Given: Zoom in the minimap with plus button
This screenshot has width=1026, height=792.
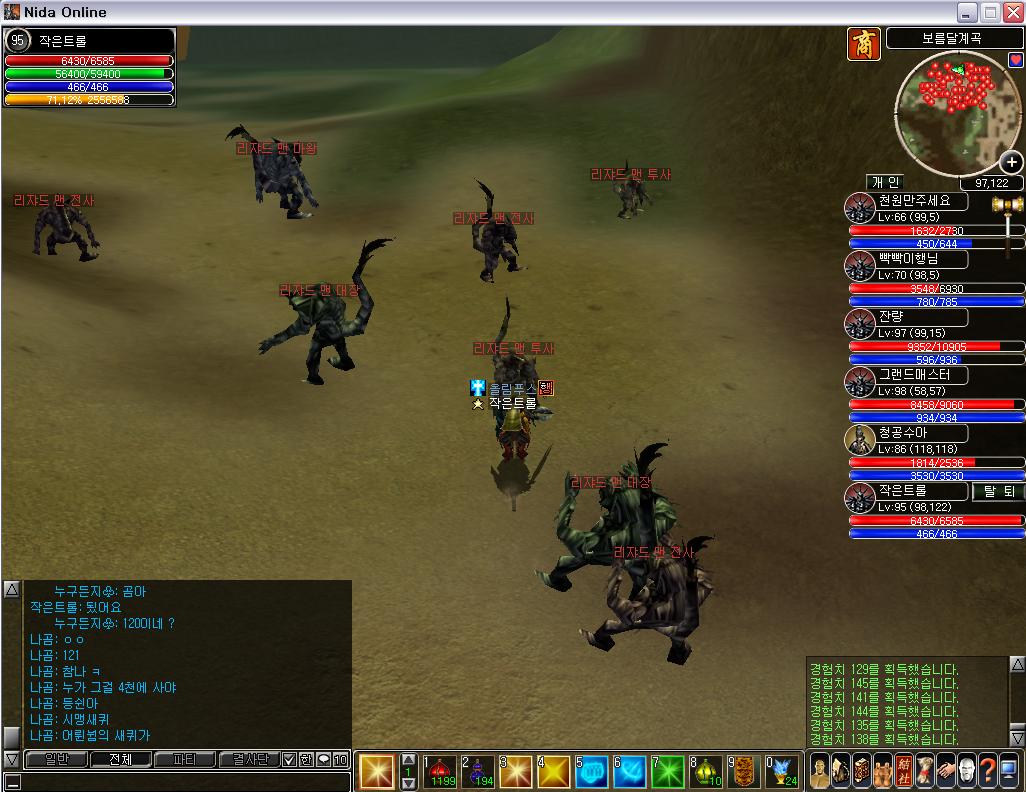Looking at the screenshot, I should [1012, 162].
